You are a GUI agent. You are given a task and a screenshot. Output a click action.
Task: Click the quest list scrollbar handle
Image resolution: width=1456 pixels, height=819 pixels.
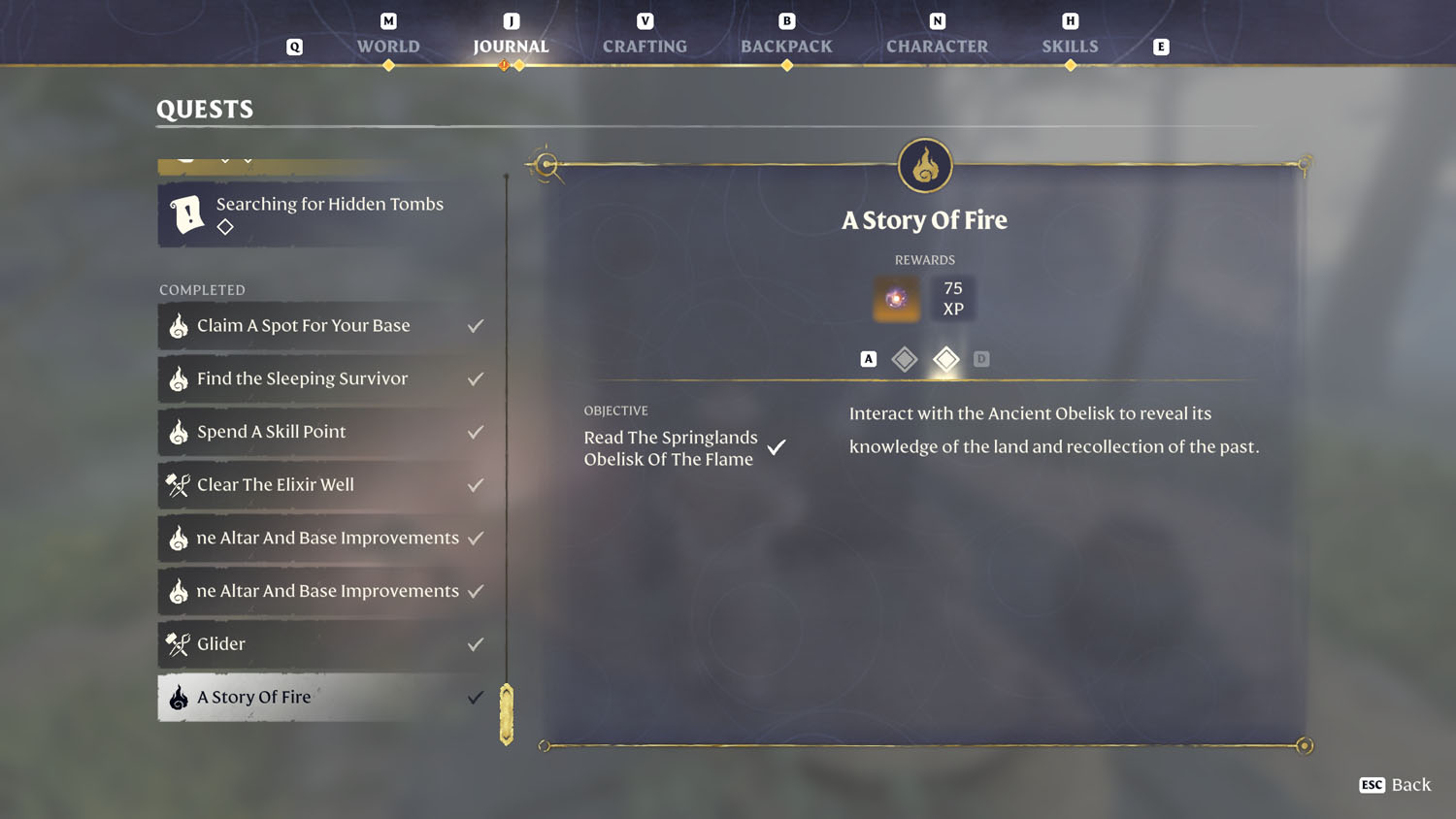point(506,713)
